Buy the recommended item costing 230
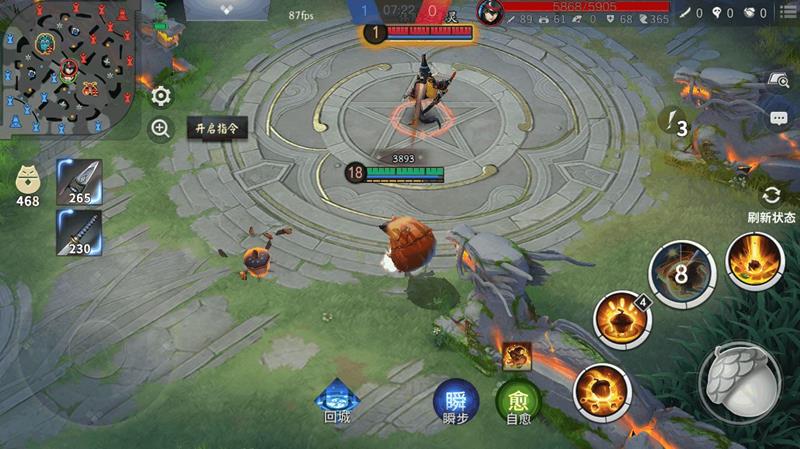Image resolution: width=800 pixels, height=449 pixels. pos(80,232)
